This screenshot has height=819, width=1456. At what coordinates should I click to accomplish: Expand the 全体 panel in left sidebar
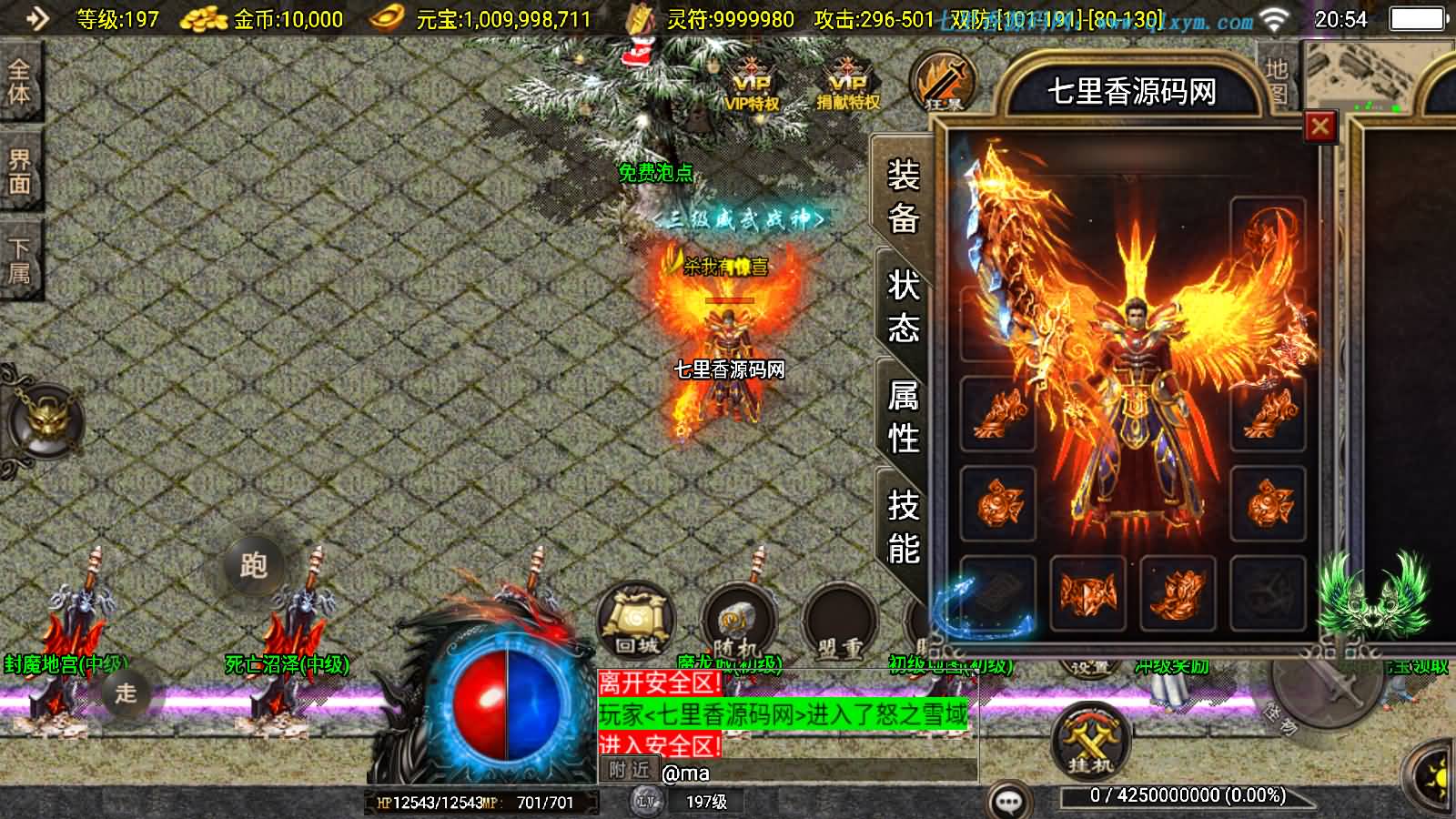coord(20,82)
